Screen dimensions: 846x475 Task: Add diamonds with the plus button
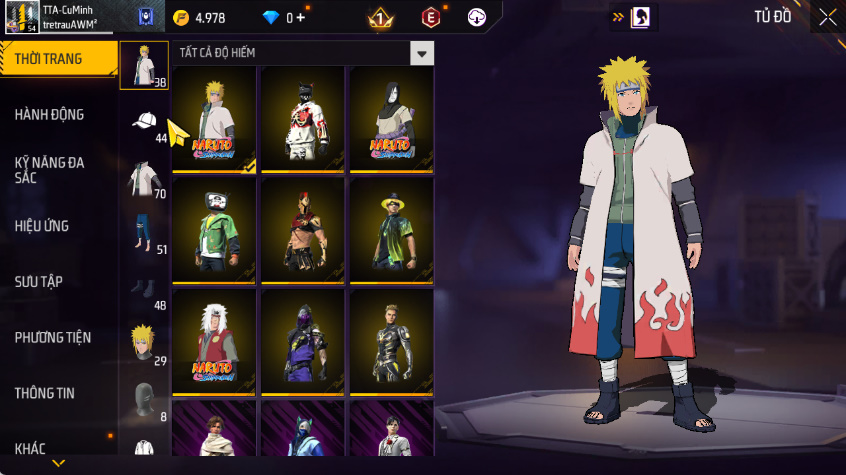pyautogui.click(x=301, y=18)
